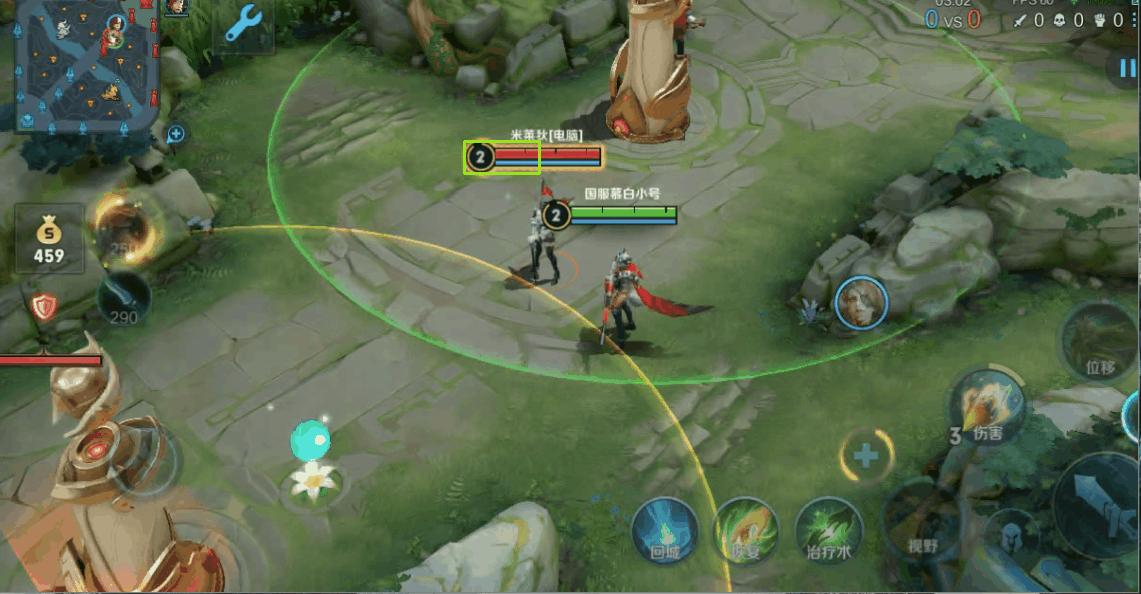This screenshot has width=1141, height=594.
Task: Activate the 回城 recall skill
Action: (665, 530)
